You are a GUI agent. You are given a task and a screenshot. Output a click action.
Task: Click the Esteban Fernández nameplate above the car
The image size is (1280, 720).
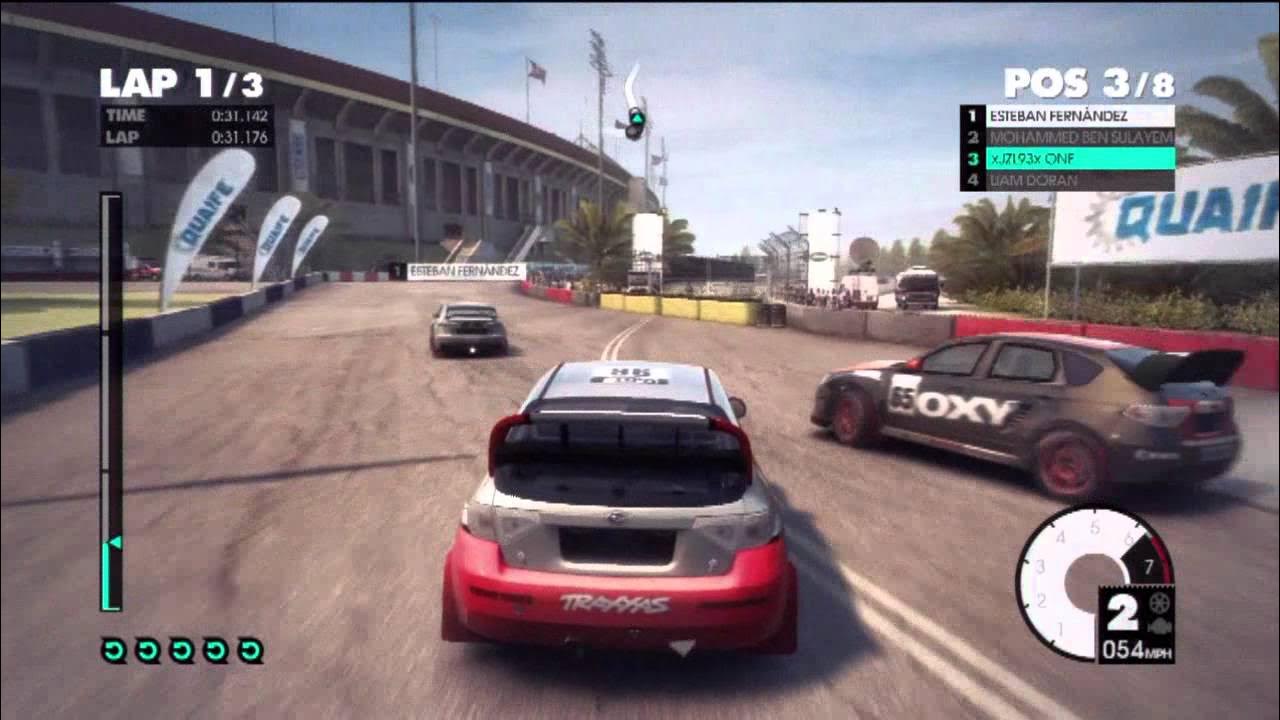click(460, 269)
